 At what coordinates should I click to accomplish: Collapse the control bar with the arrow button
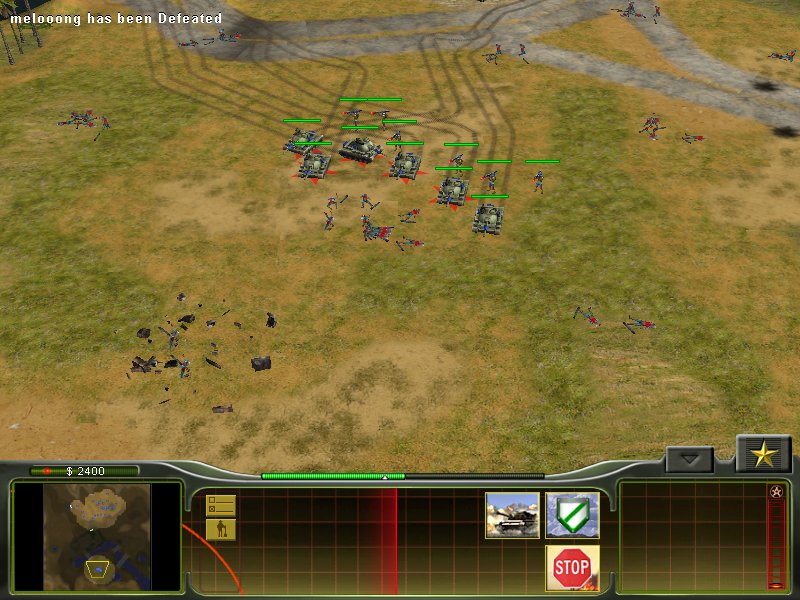(x=689, y=460)
